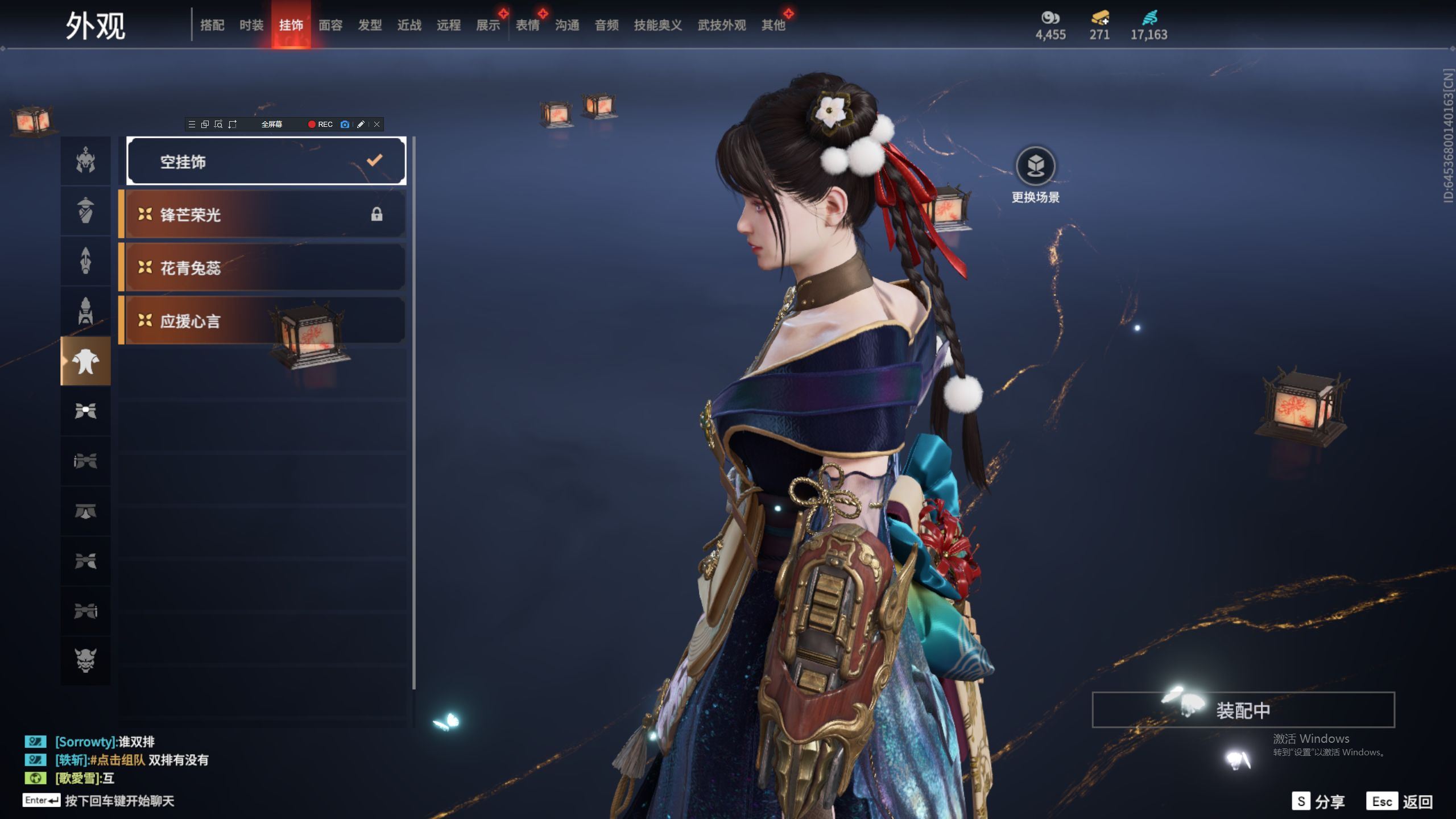Show the 展示 display tab
Viewport: 1456px width, 819px height.
tap(488, 25)
